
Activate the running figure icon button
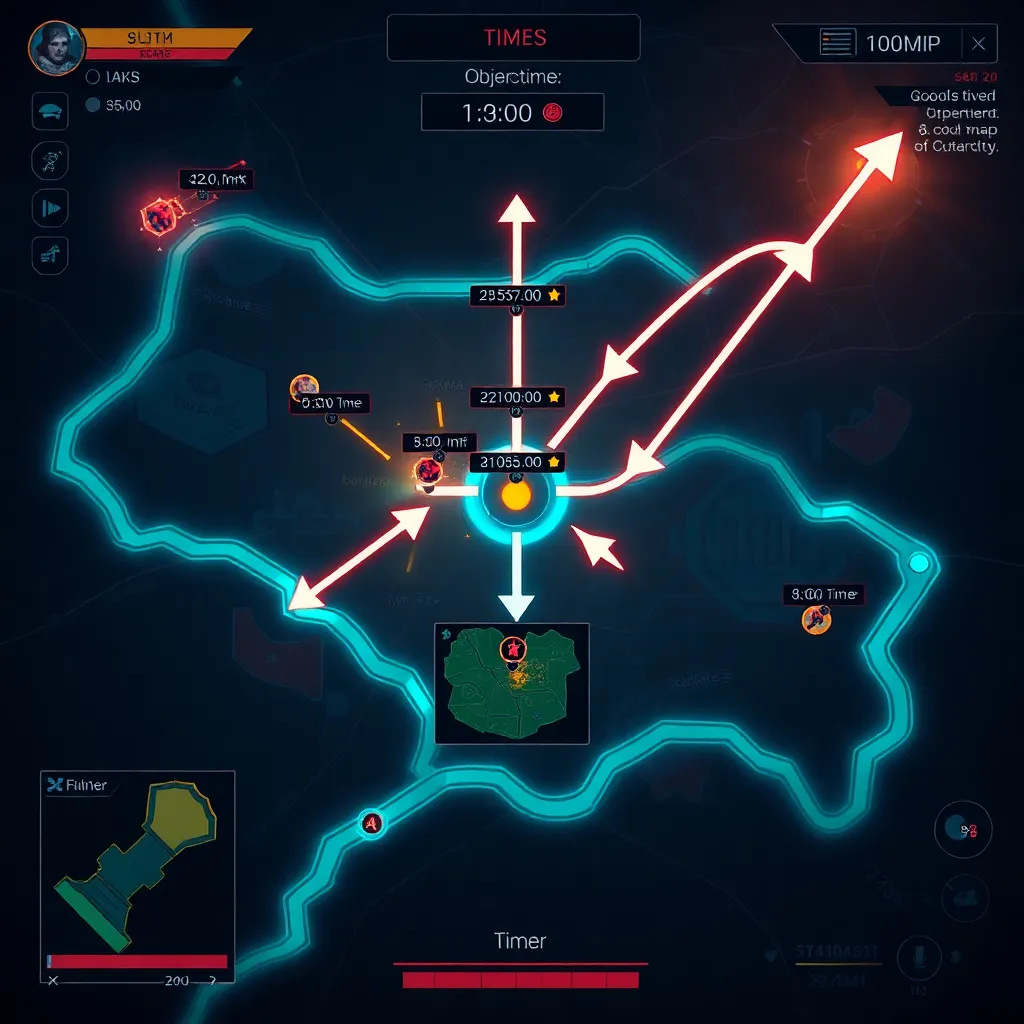[x=50, y=159]
